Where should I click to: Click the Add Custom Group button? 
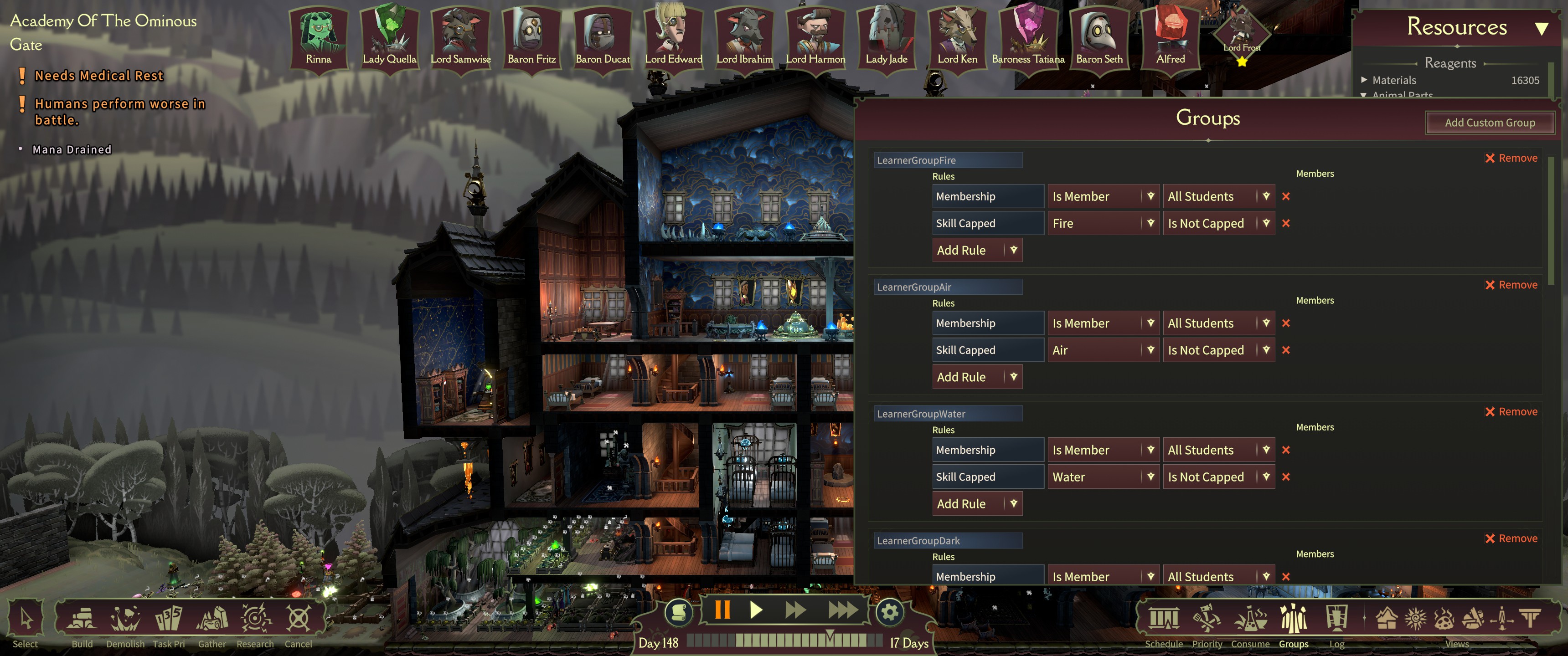(1490, 122)
